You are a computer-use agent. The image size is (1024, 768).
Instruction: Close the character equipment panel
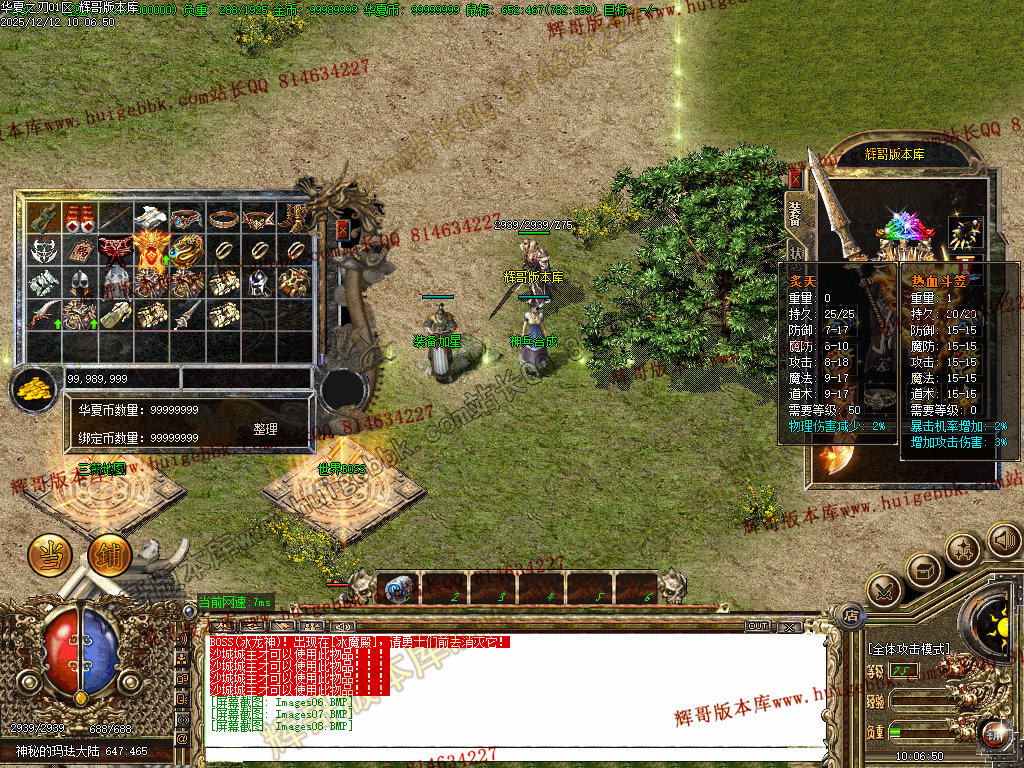[x=796, y=179]
